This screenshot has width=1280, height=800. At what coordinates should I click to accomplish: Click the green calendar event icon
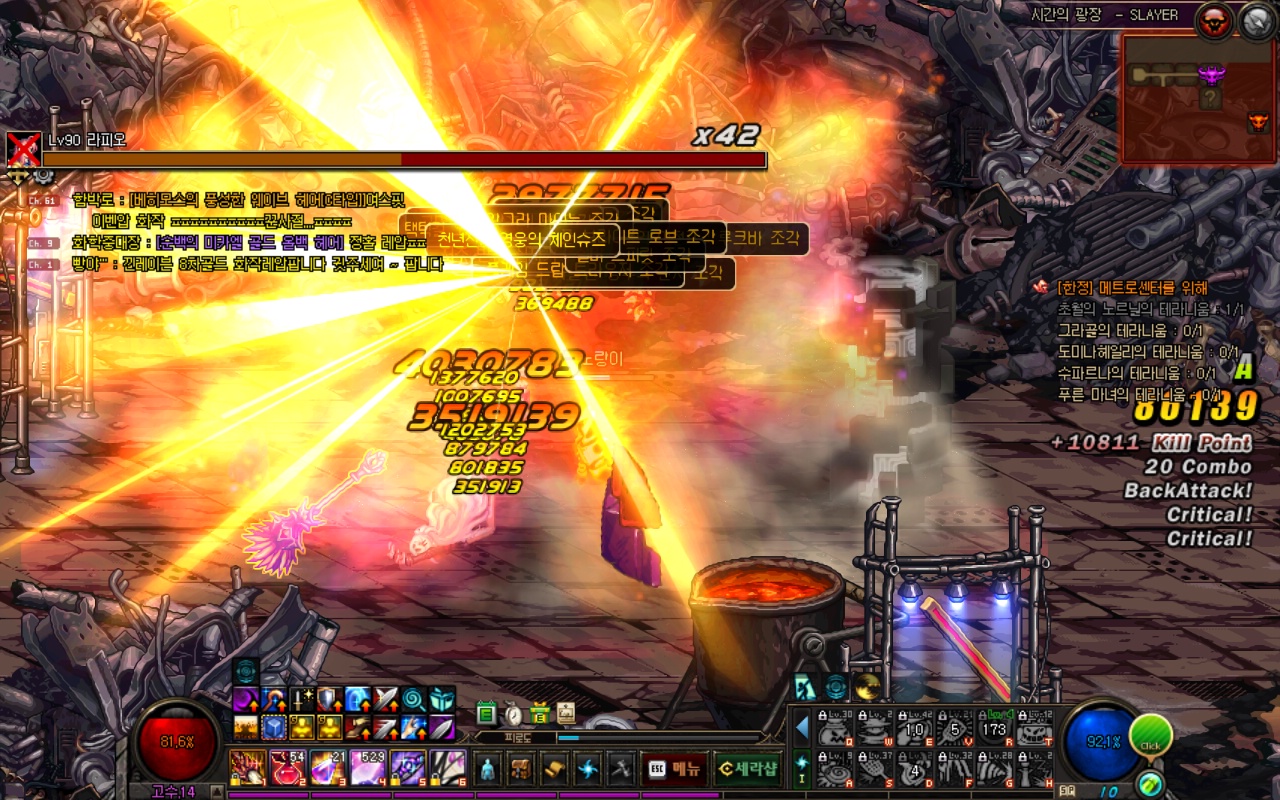pos(487,713)
